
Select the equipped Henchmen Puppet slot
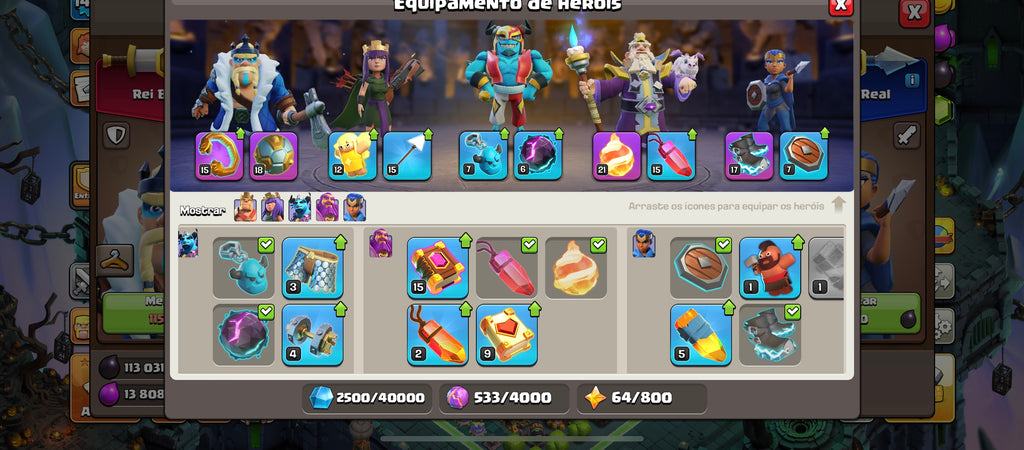click(484, 156)
